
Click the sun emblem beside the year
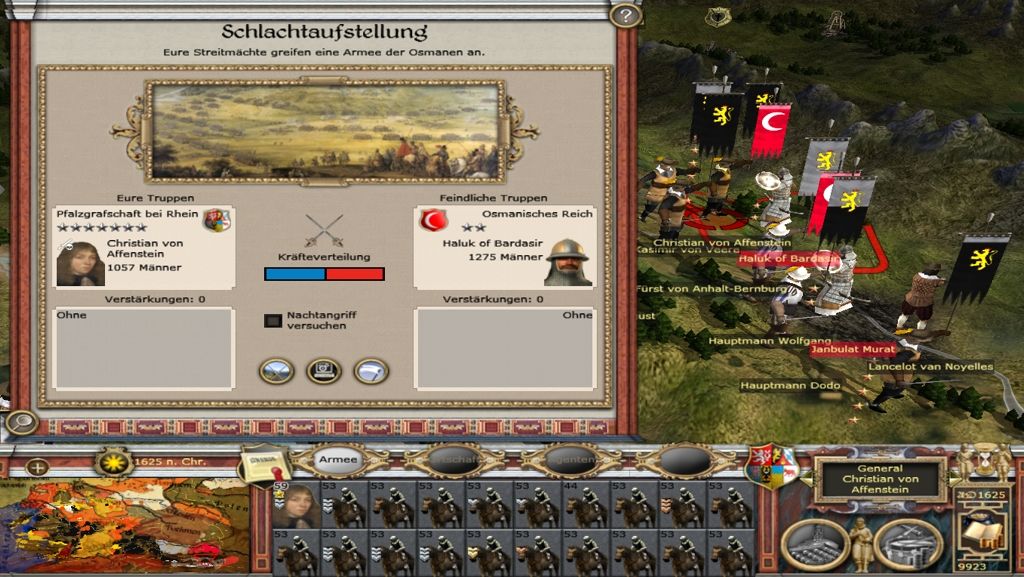(114, 460)
